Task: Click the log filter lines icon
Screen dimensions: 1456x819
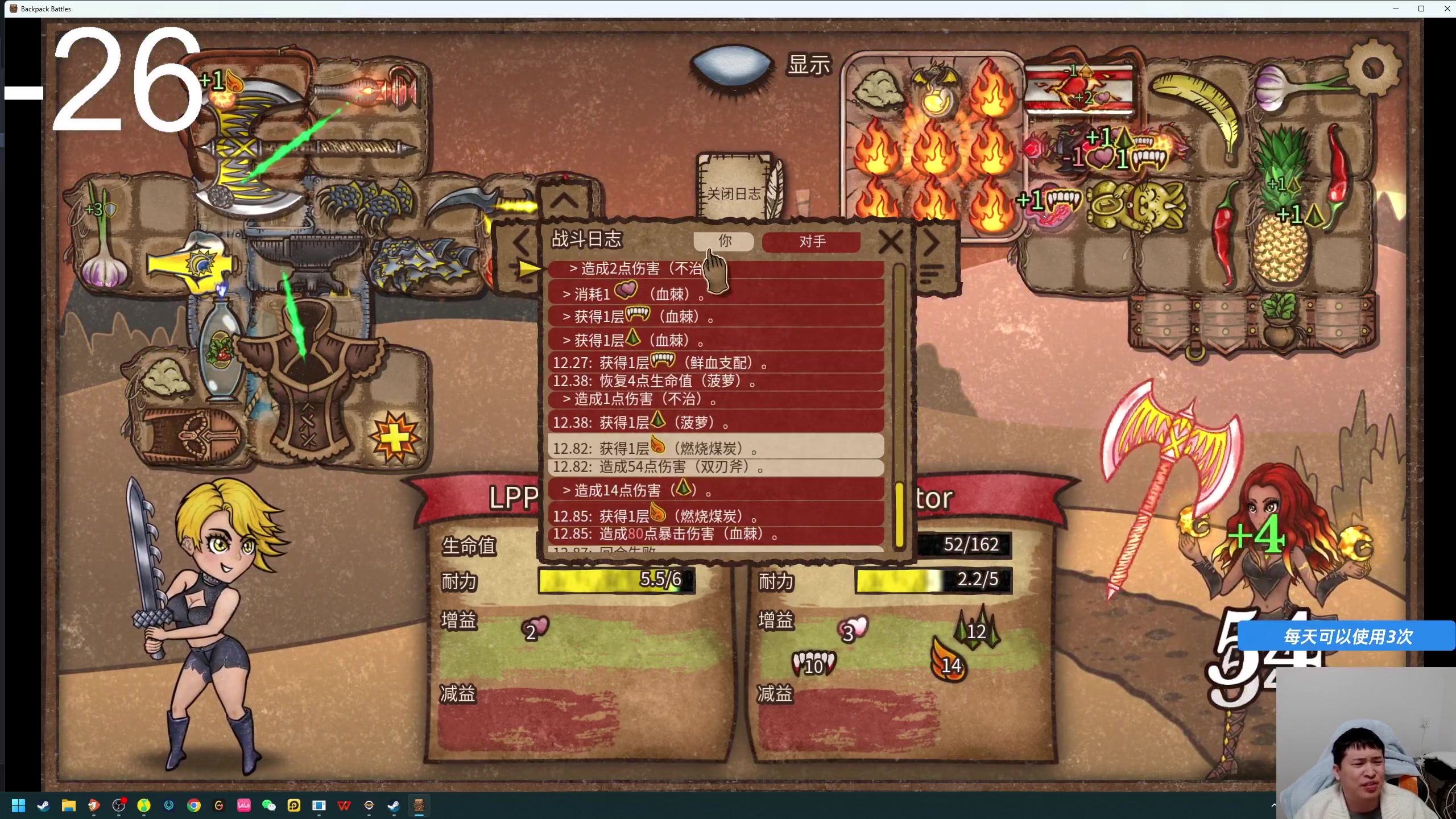Action: (x=931, y=275)
